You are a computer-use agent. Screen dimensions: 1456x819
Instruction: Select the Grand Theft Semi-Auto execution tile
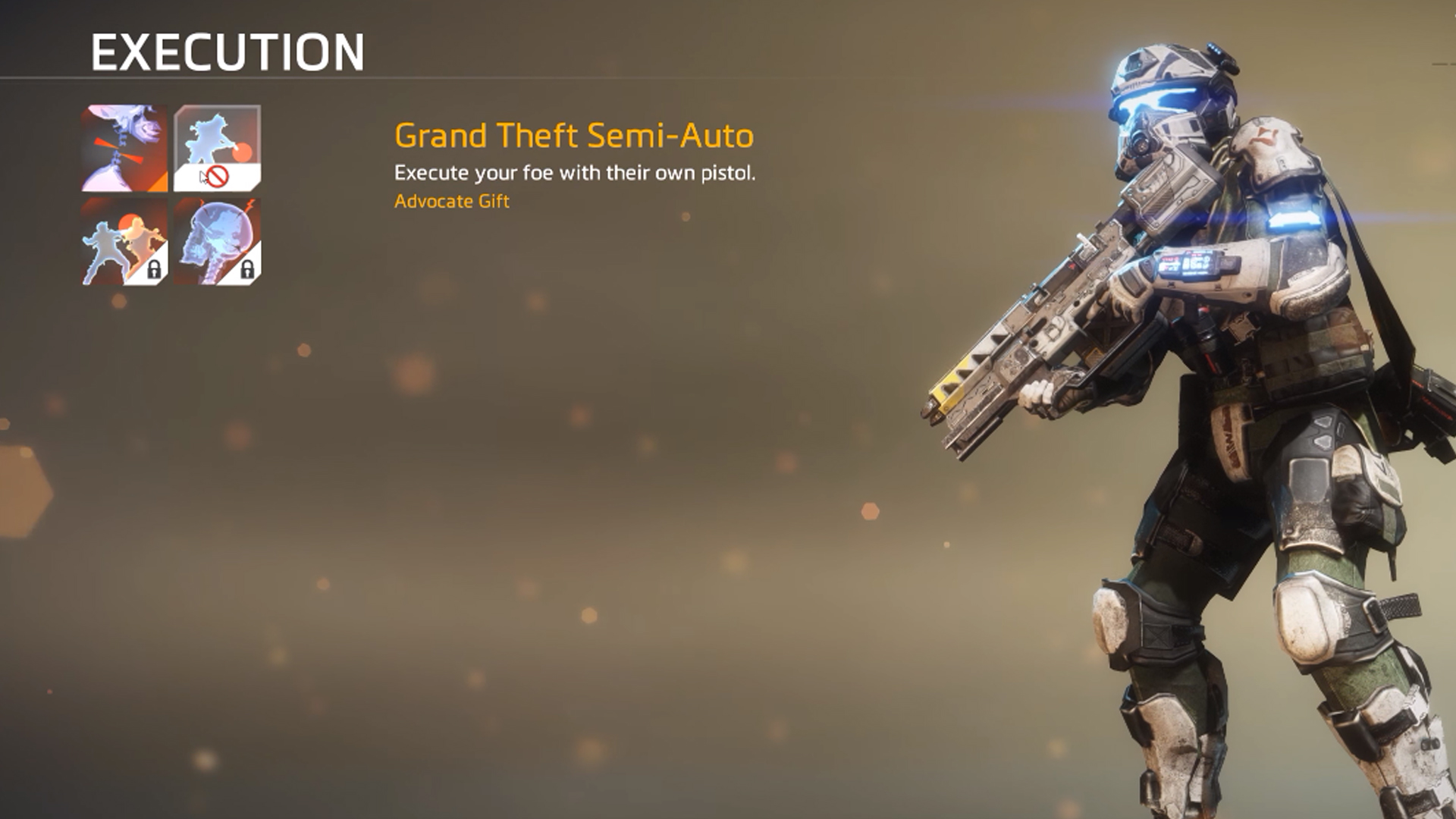[x=216, y=144]
